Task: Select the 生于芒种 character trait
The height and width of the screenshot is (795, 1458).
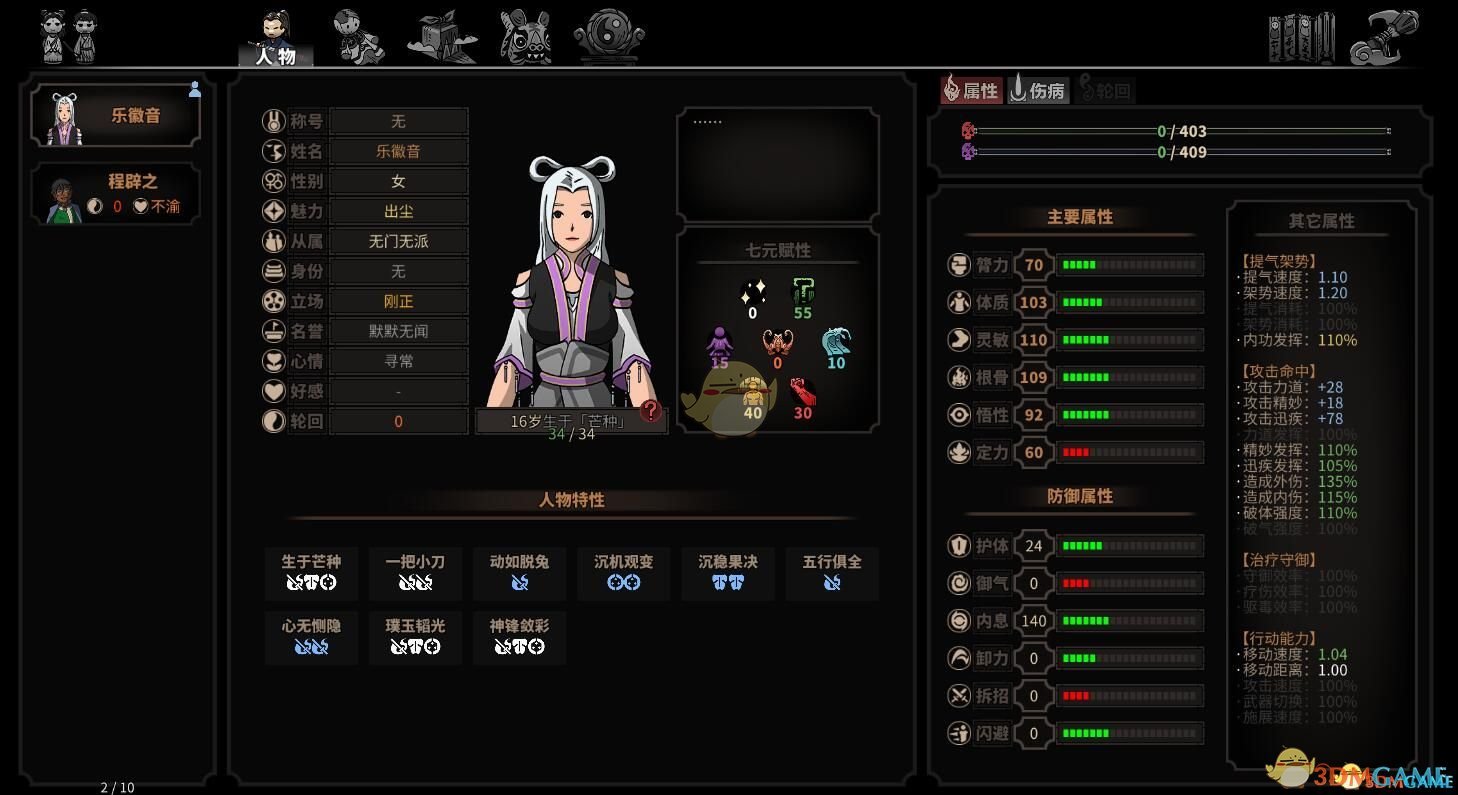Action: [311, 574]
